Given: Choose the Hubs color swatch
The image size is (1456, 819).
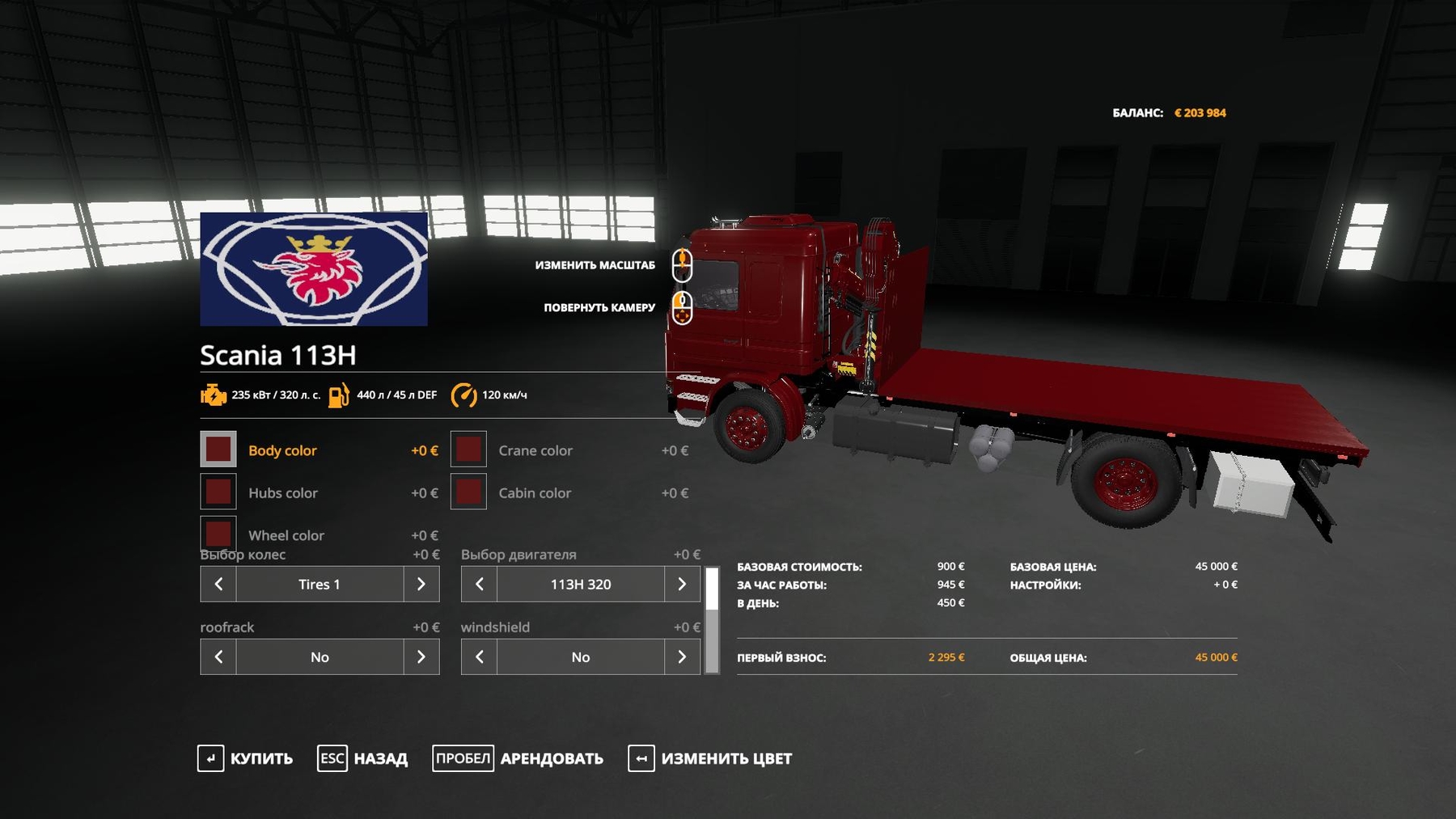Looking at the screenshot, I should (218, 492).
